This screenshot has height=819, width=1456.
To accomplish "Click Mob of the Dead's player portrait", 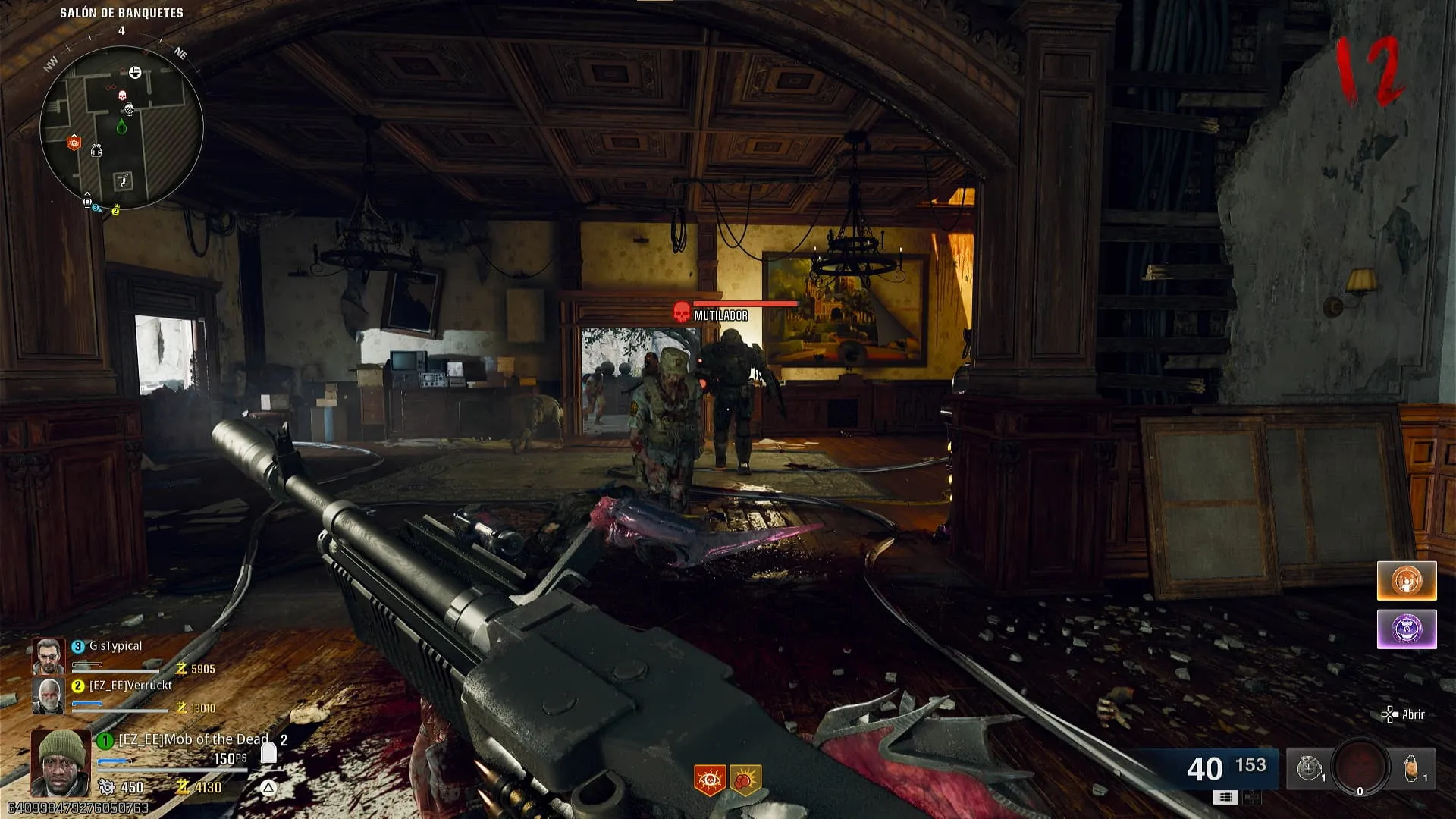I will tap(60, 762).
